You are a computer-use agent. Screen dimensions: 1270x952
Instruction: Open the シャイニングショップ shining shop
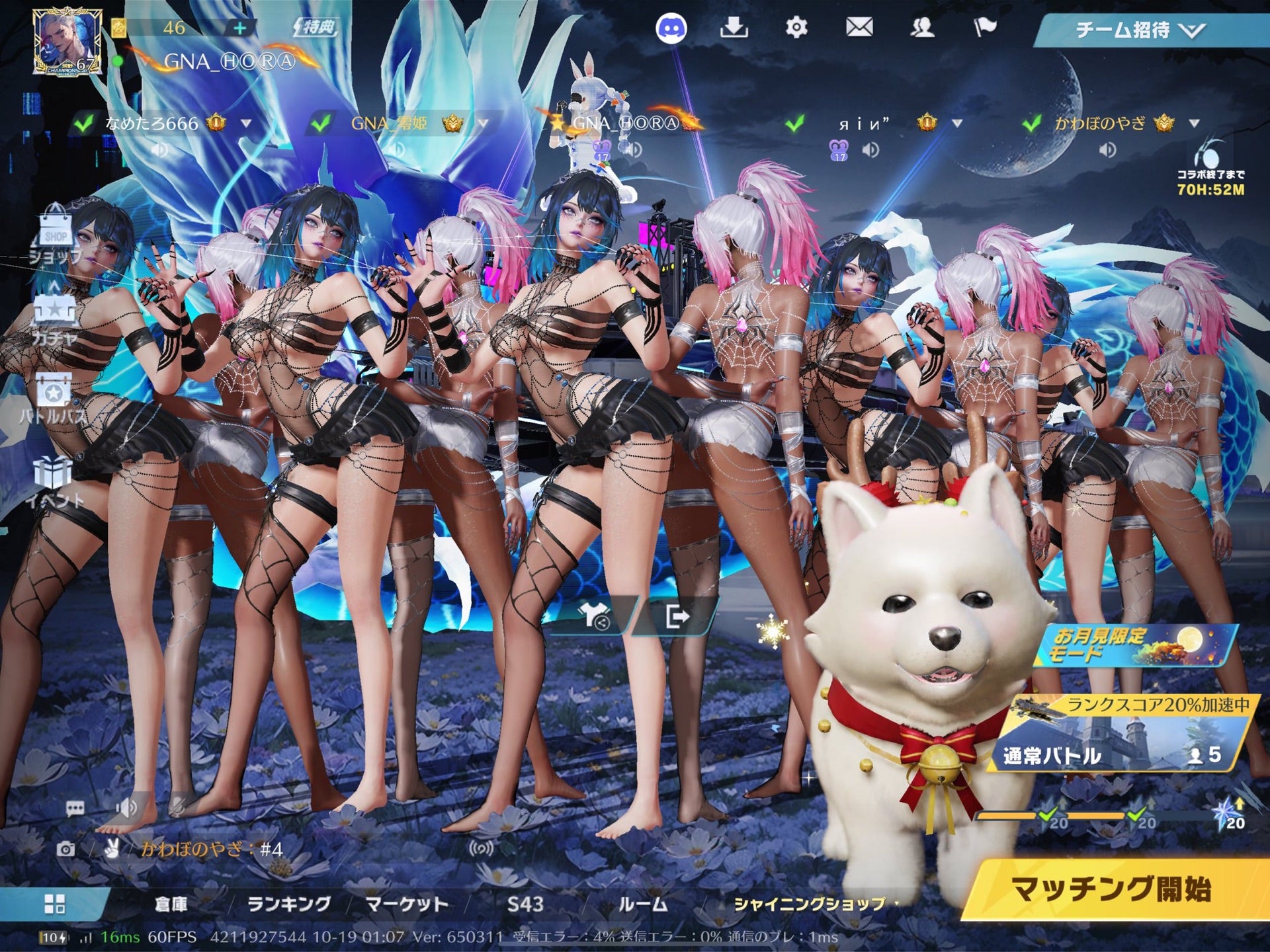tap(810, 904)
